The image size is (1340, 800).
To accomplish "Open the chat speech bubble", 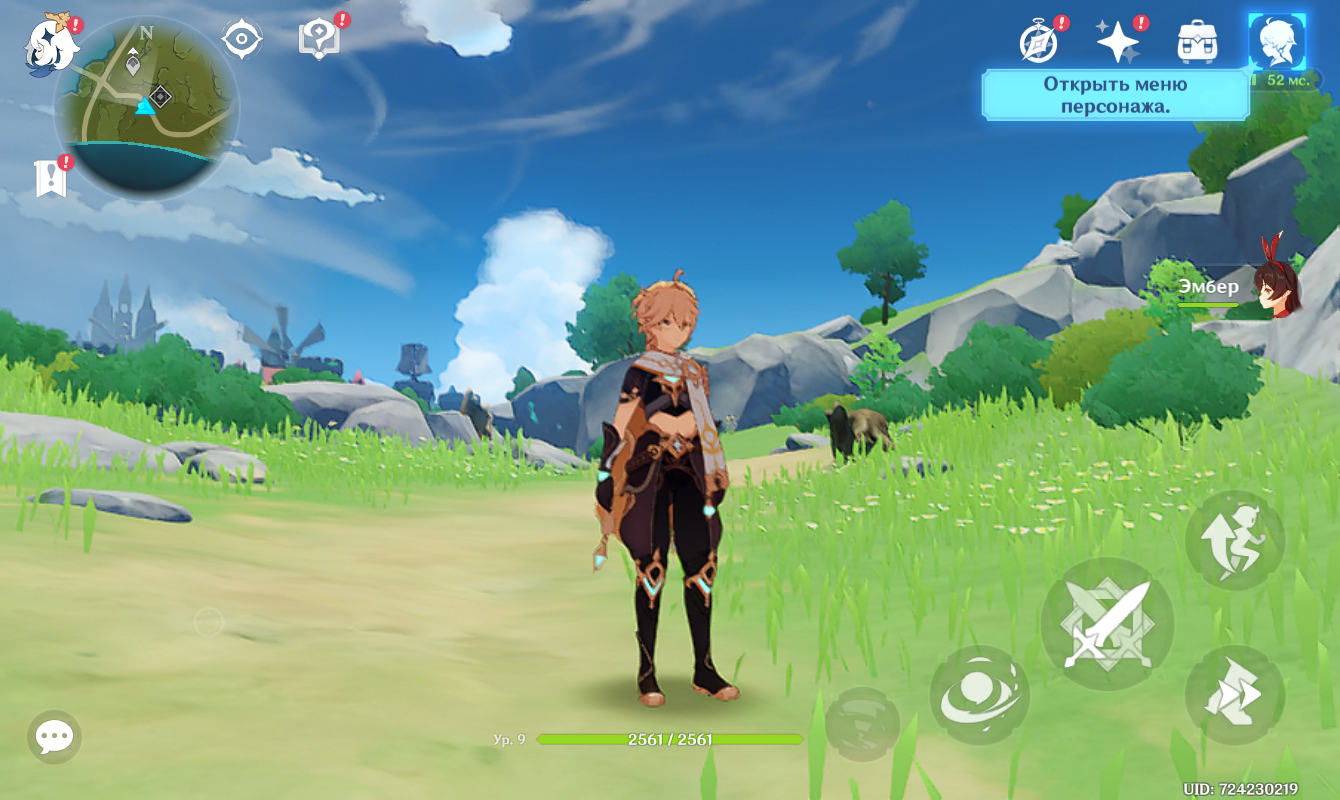I will [54, 737].
